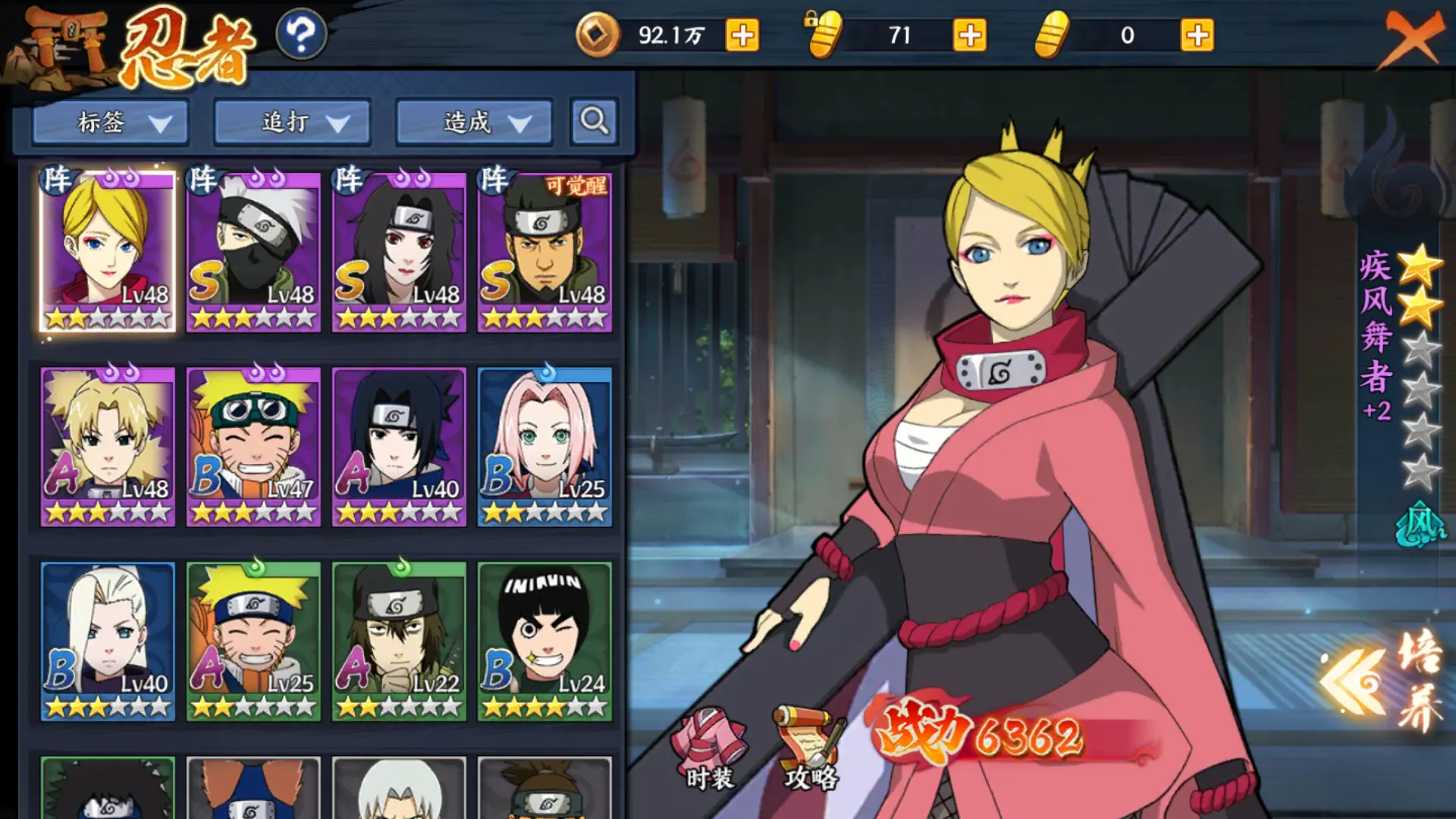1456x819 pixels.
Task: Choose the Asuma card marked 可觉醒
Action: click(x=544, y=252)
